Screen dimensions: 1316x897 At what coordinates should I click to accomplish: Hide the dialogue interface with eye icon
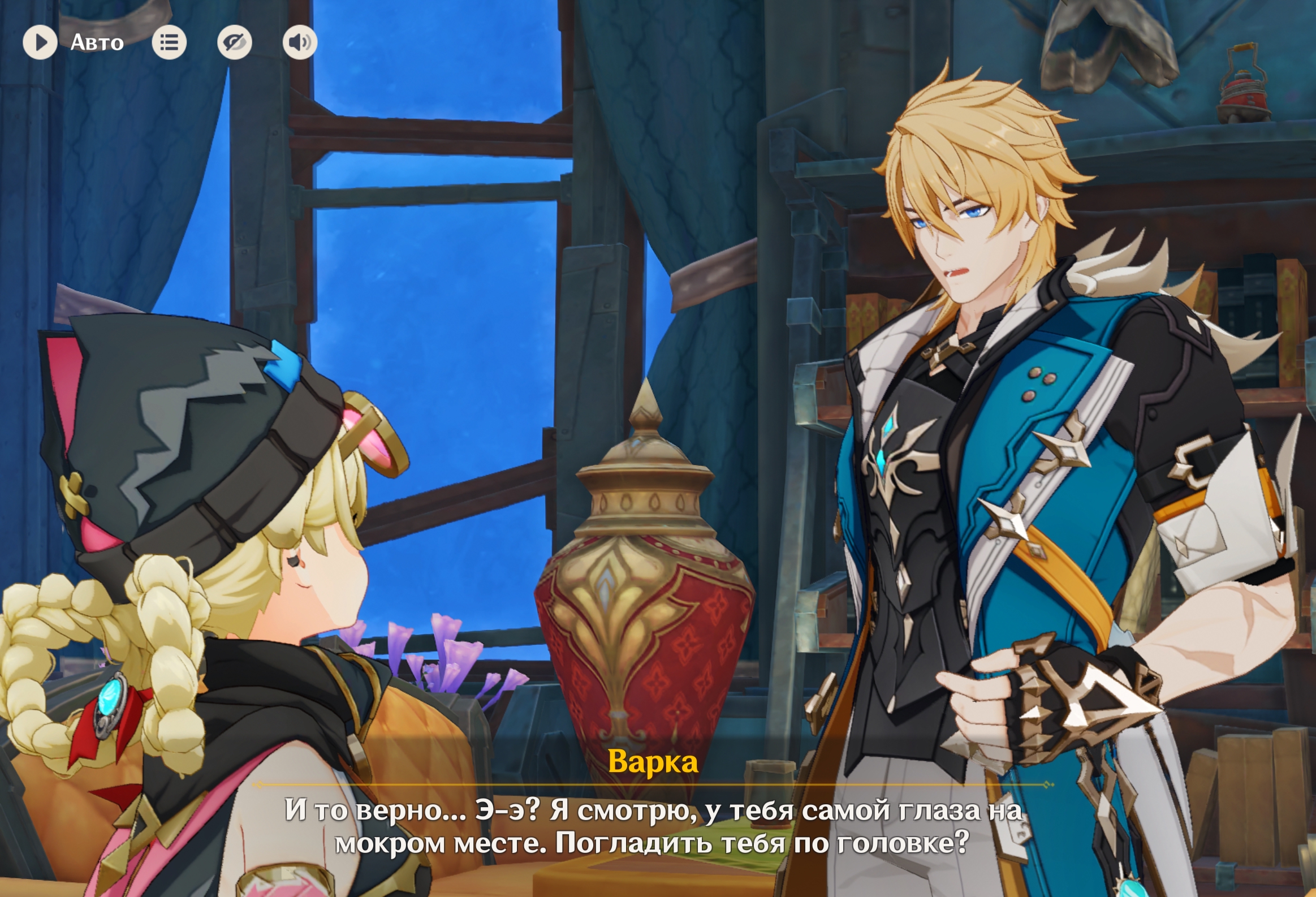click(235, 42)
